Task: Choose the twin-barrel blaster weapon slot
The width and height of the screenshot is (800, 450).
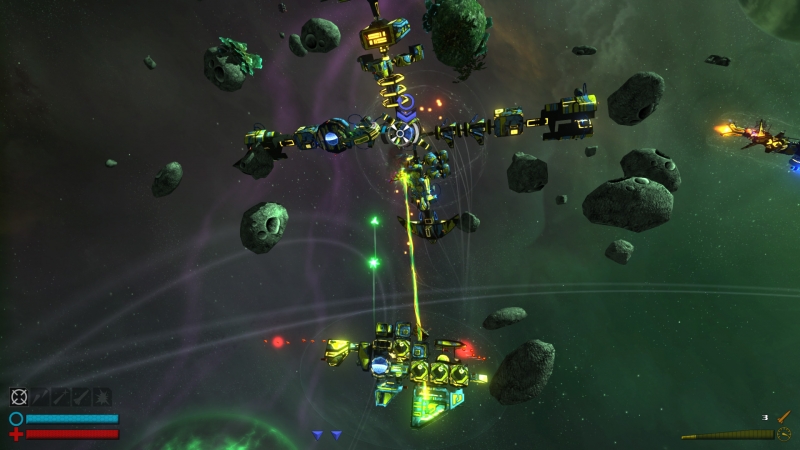Action: [x=40, y=397]
